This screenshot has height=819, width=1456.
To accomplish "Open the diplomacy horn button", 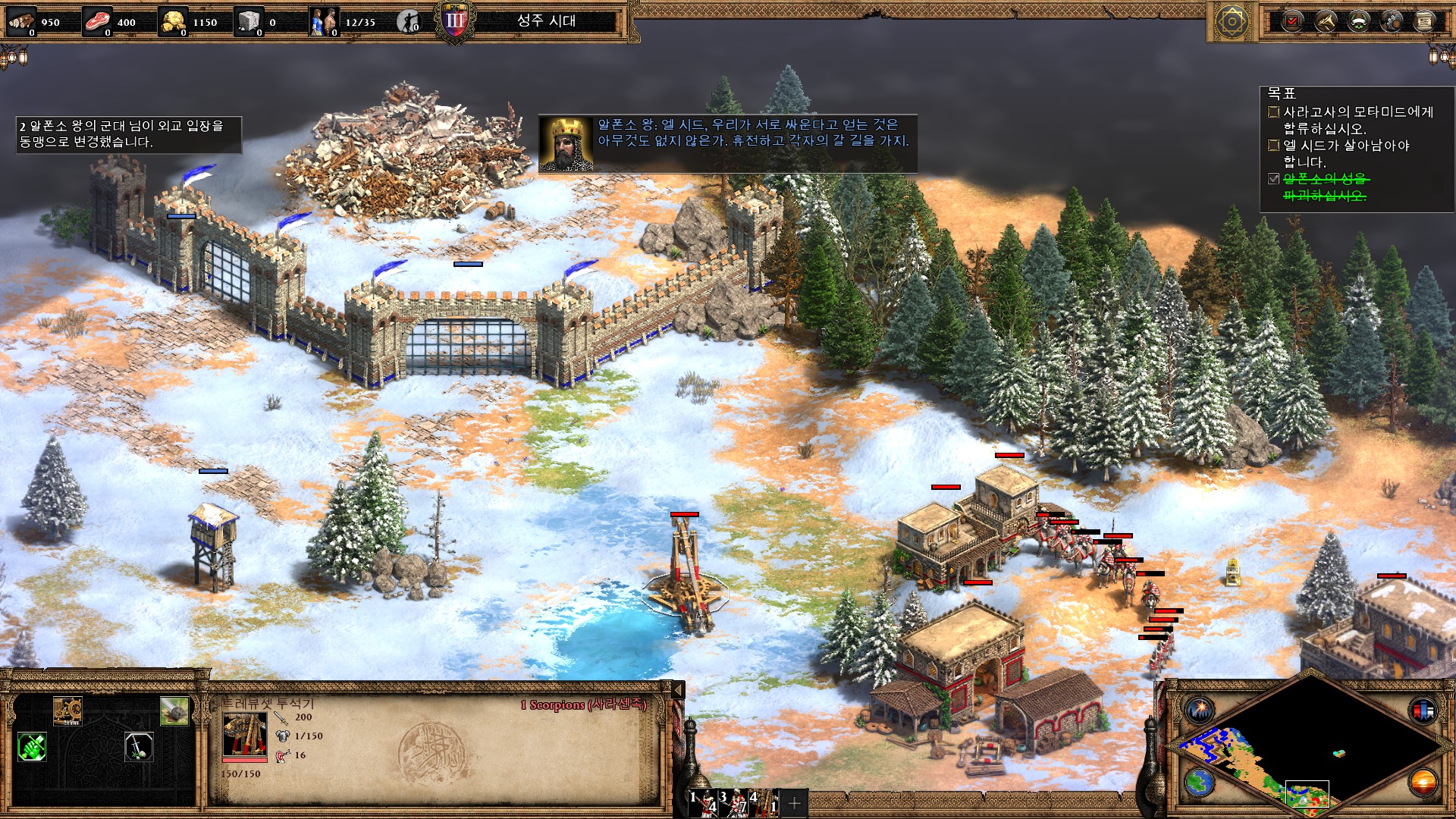I will point(1325,21).
